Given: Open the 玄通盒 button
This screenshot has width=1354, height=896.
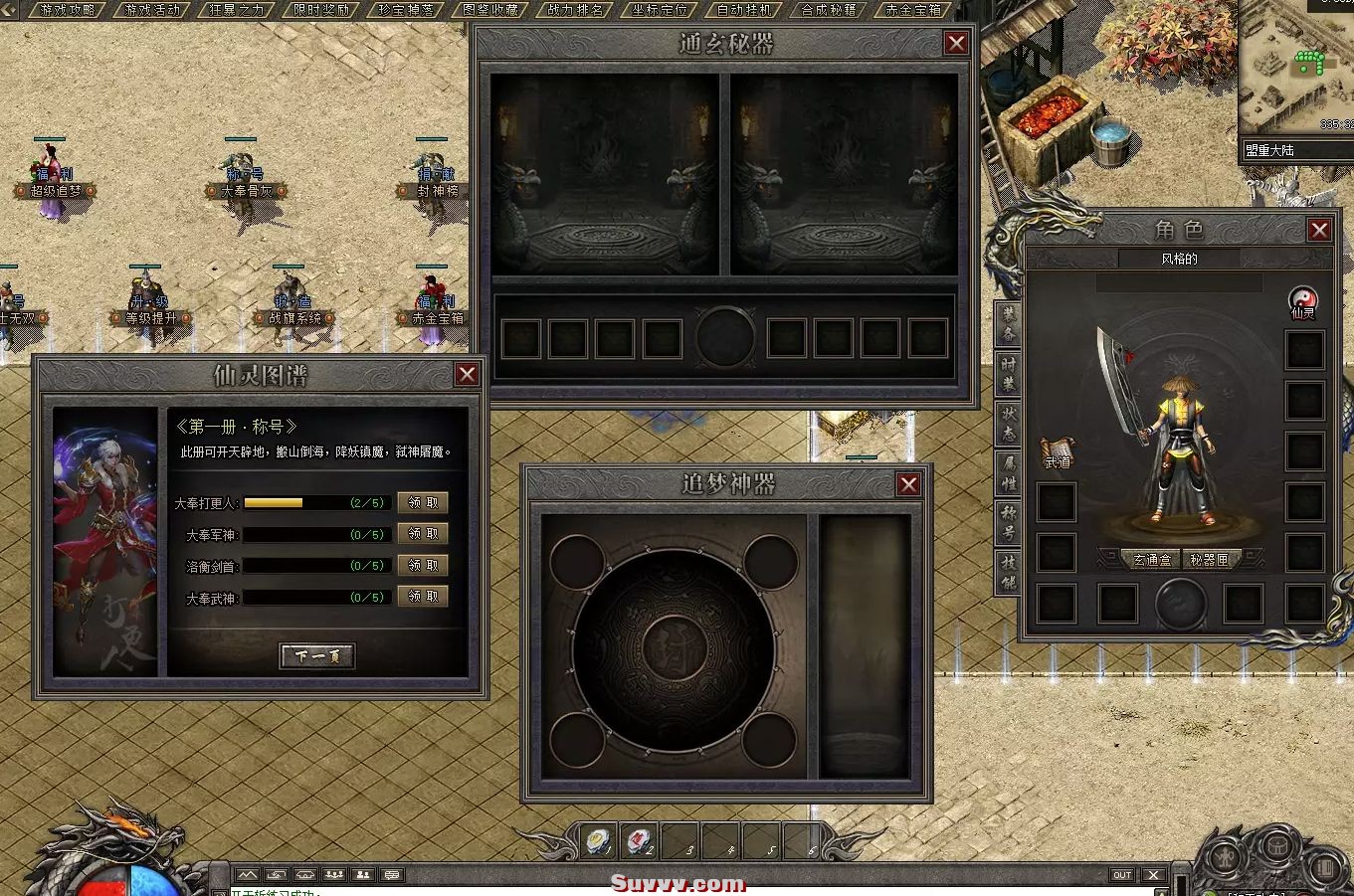Looking at the screenshot, I should [1151, 560].
